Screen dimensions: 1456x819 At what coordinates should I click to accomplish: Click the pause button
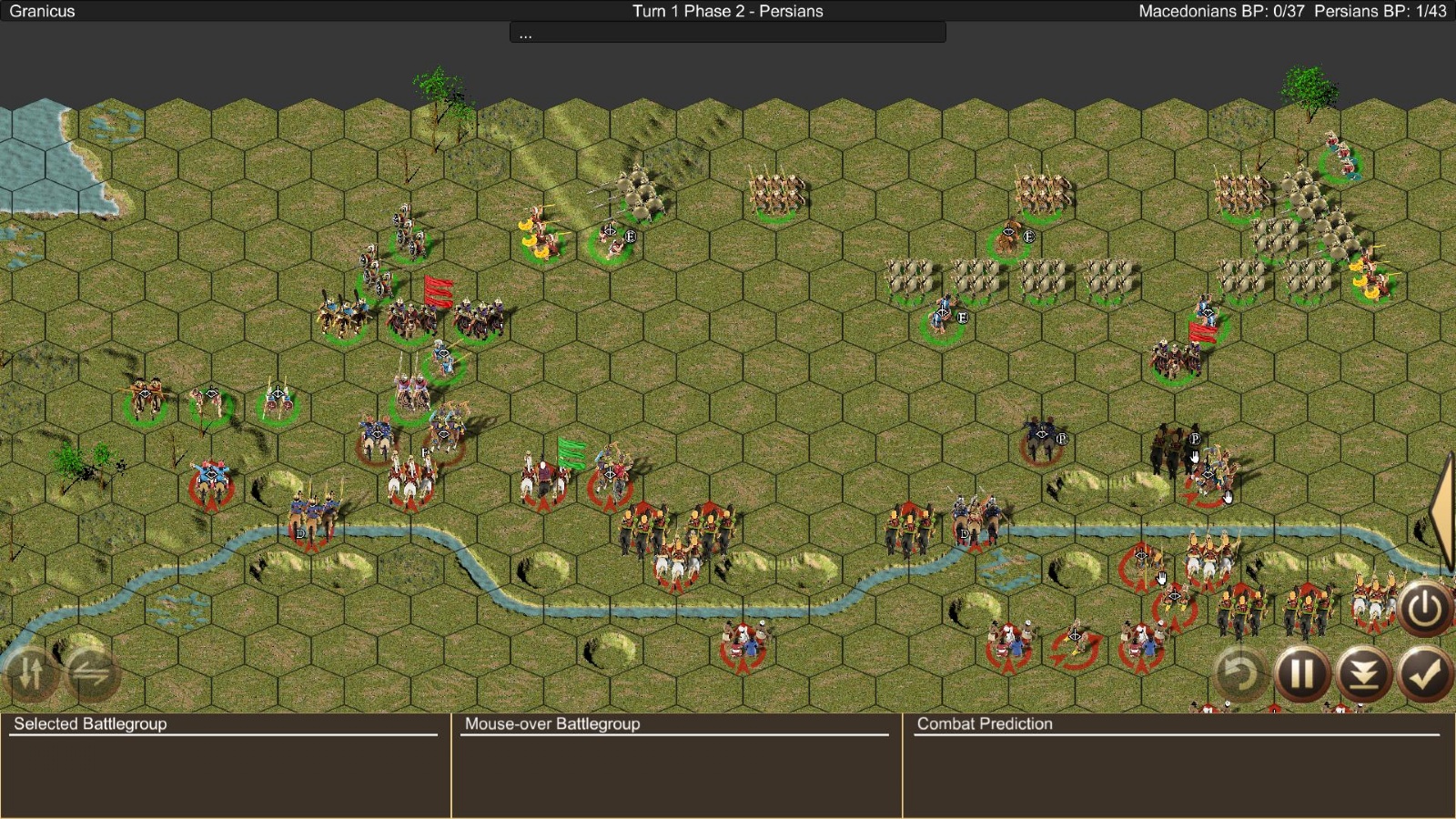tap(1302, 674)
